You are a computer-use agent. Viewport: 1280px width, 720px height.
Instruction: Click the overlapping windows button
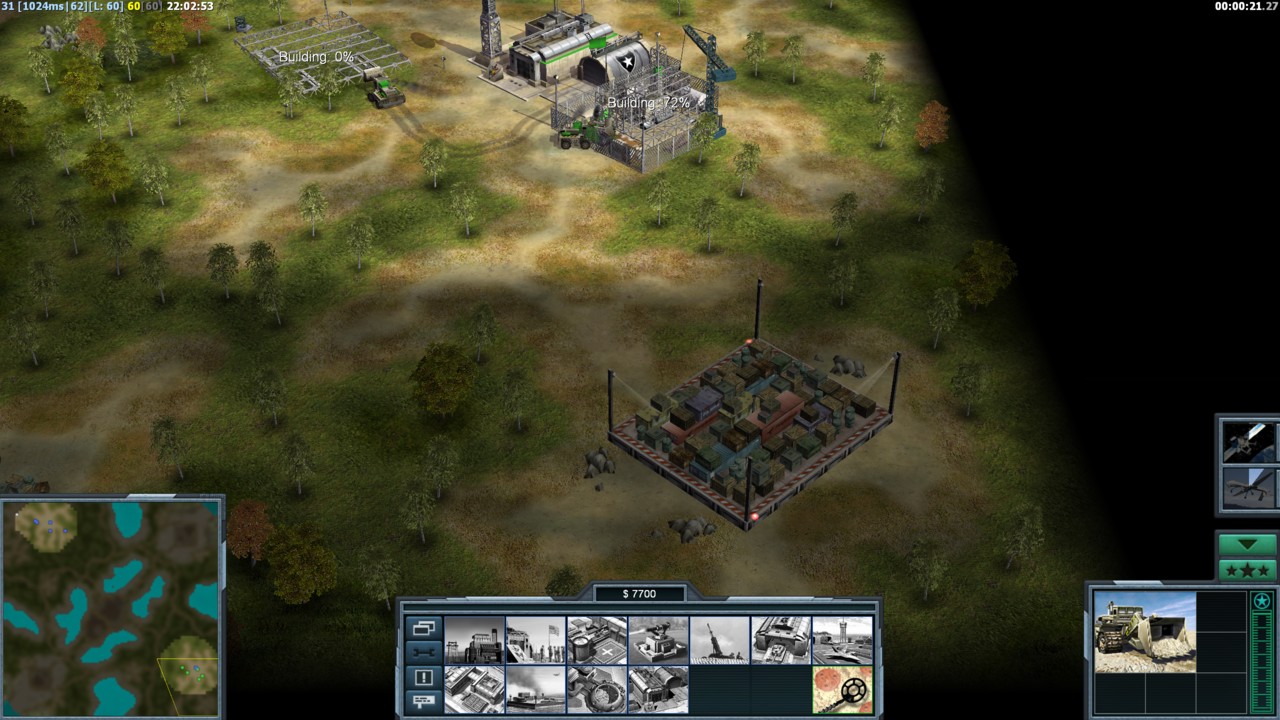[423, 628]
